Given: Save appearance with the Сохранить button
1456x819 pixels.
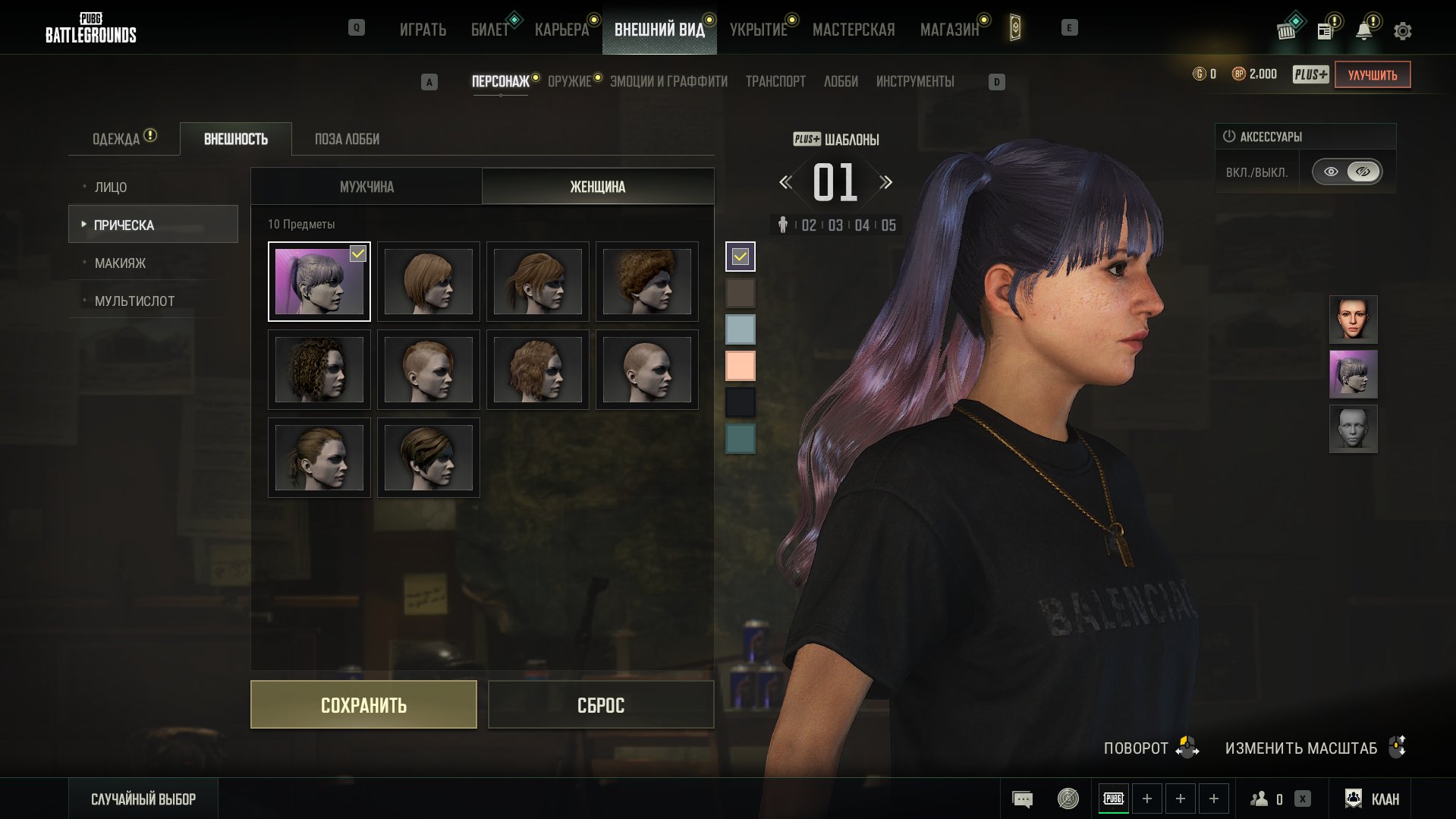Looking at the screenshot, I should pos(363,704).
